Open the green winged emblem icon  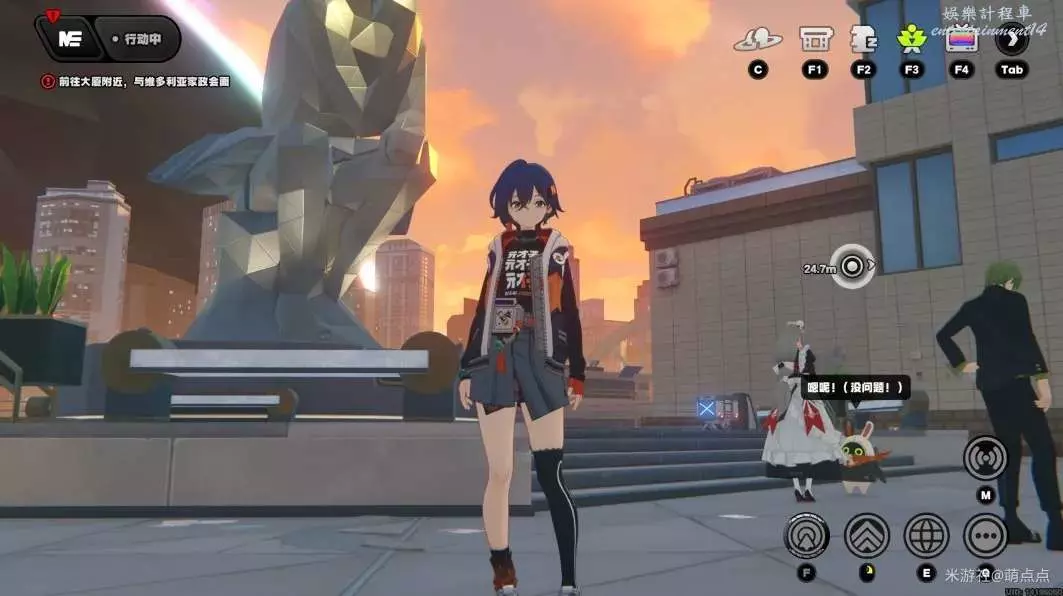pos(911,40)
